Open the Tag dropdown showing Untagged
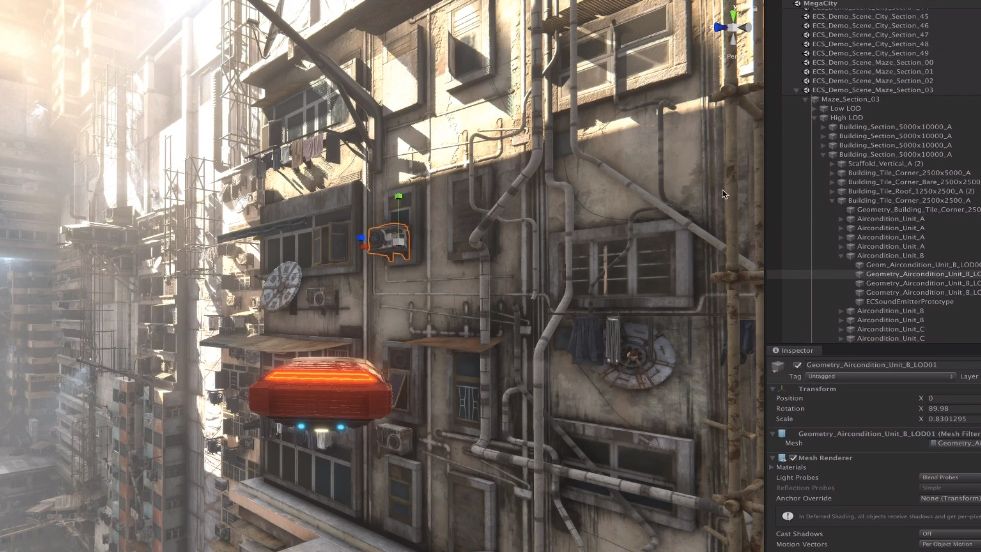Screen dimensions: 981x552 tap(880, 377)
